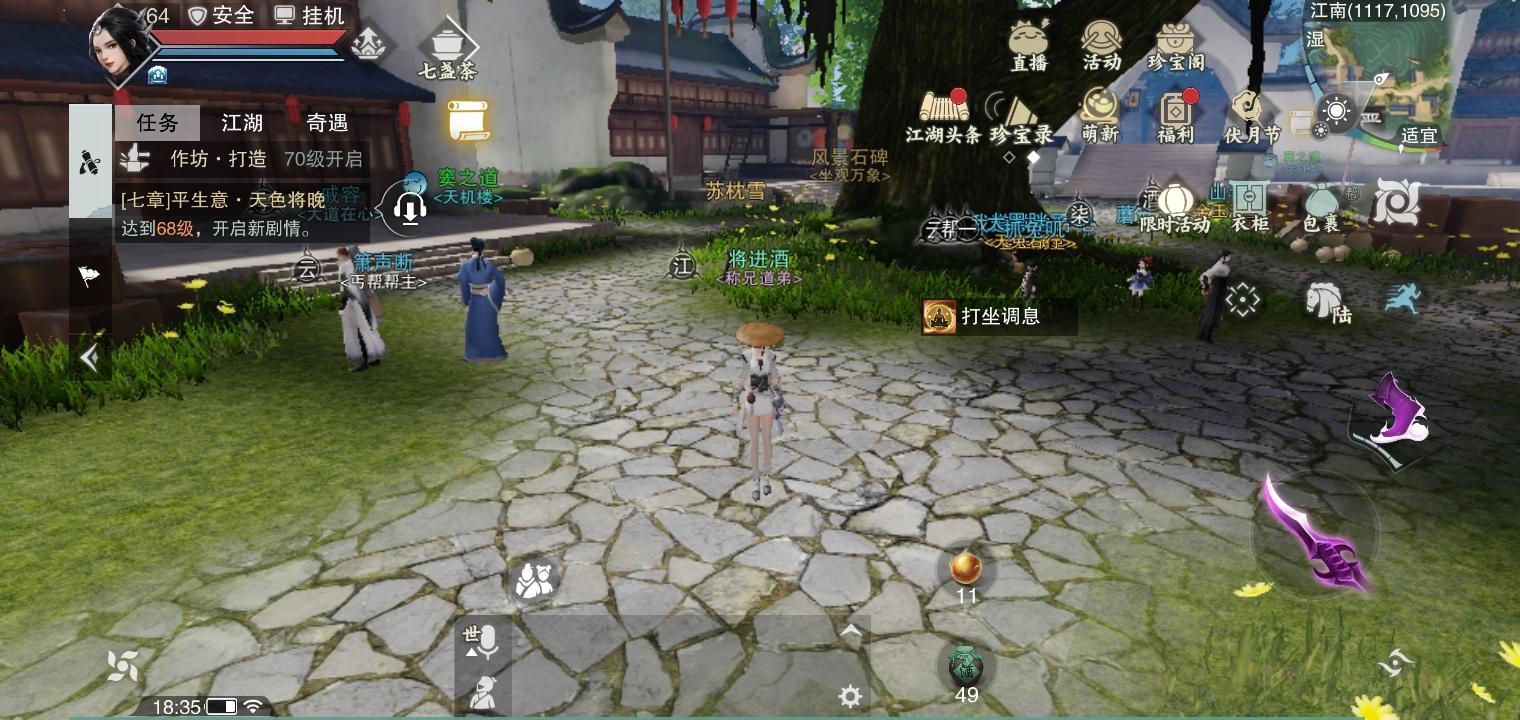Screen dimensions: 1520x720
Task: Open the 七盏茶 teapot icon
Action: pyautogui.click(x=448, y=42)
